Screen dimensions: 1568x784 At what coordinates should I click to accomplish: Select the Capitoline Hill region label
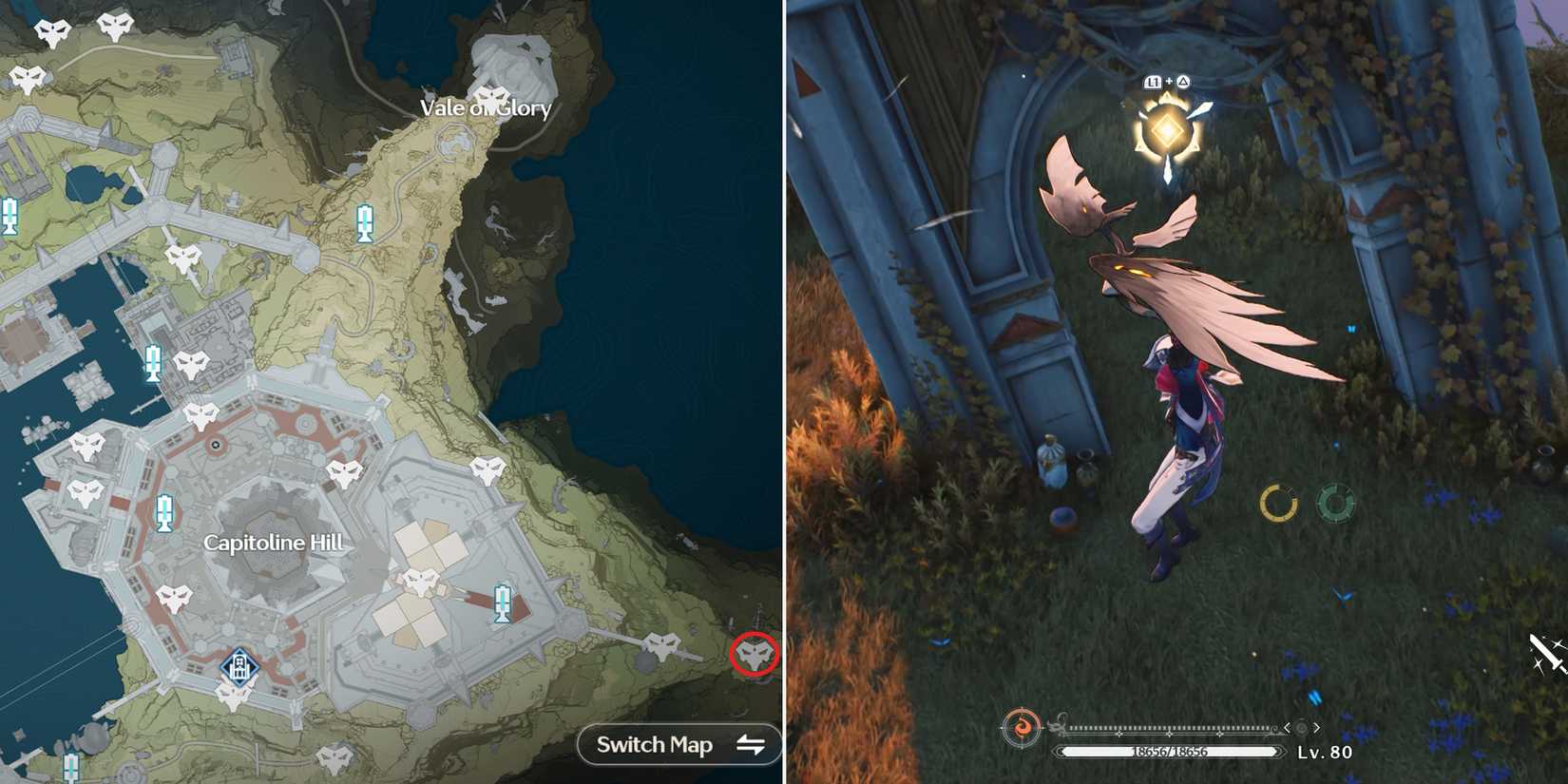click(x=276, y=545)
